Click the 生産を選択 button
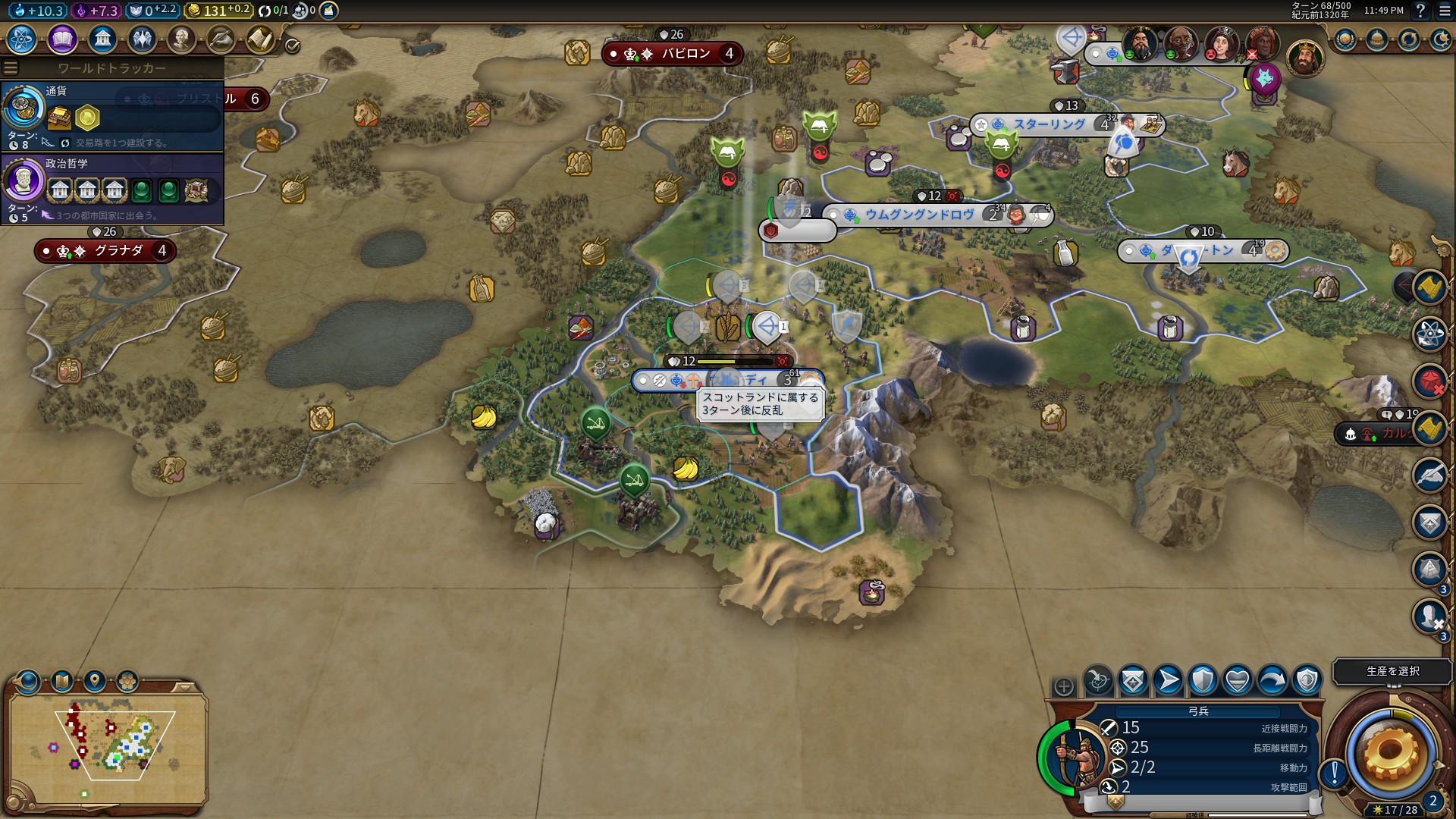Image resolution: width=1456 pixels, height=819 pixels. point(1392,671)
